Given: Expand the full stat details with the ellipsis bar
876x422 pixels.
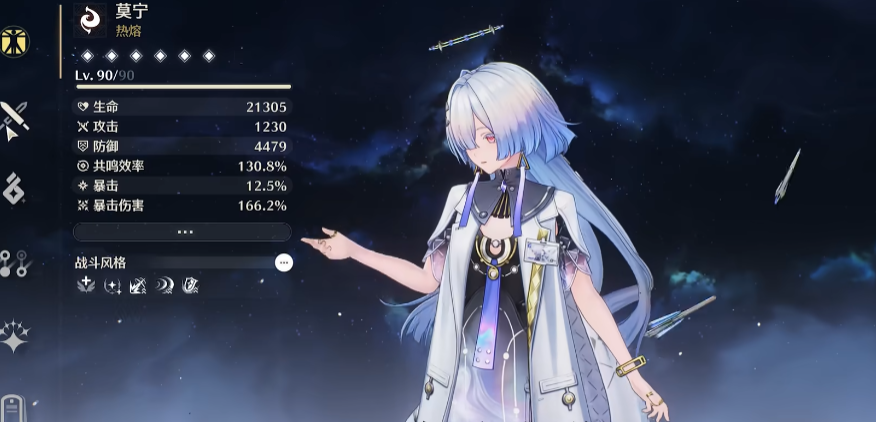Looking at the screenshot, I should pyautogui.click(x=183, y=231).
